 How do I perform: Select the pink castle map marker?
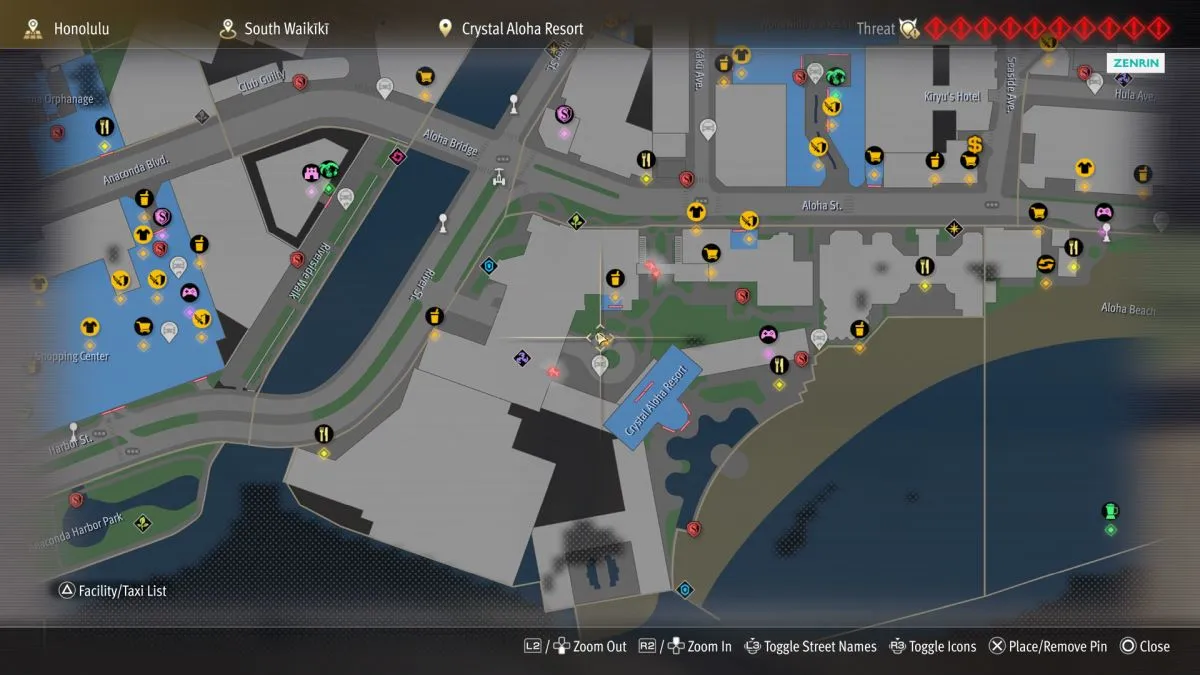pyautogui.click(x=311, y=173)
